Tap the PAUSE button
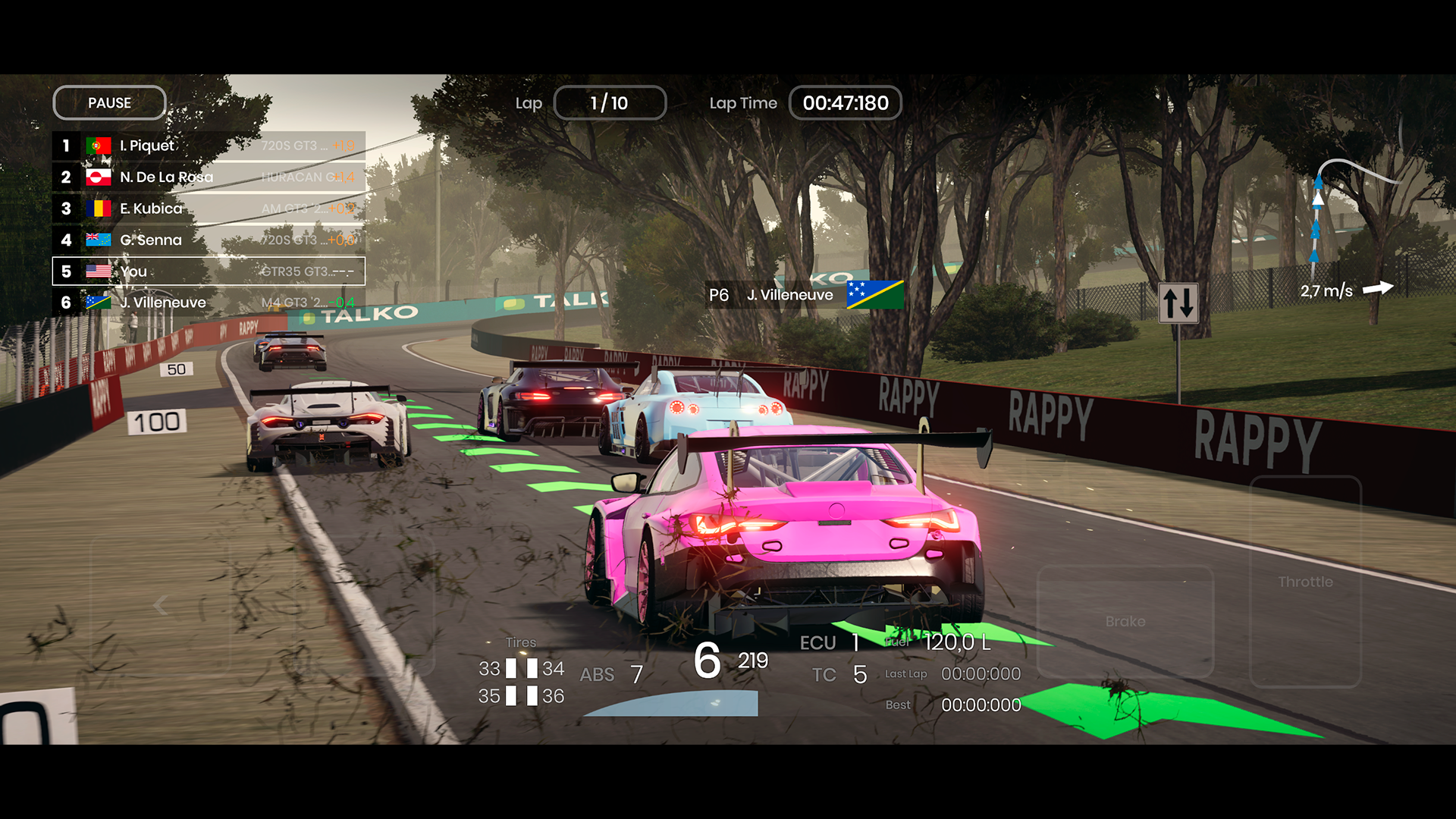Viewport: 1456px width, 819px height. pyautogui.click(x=109, y=103)
